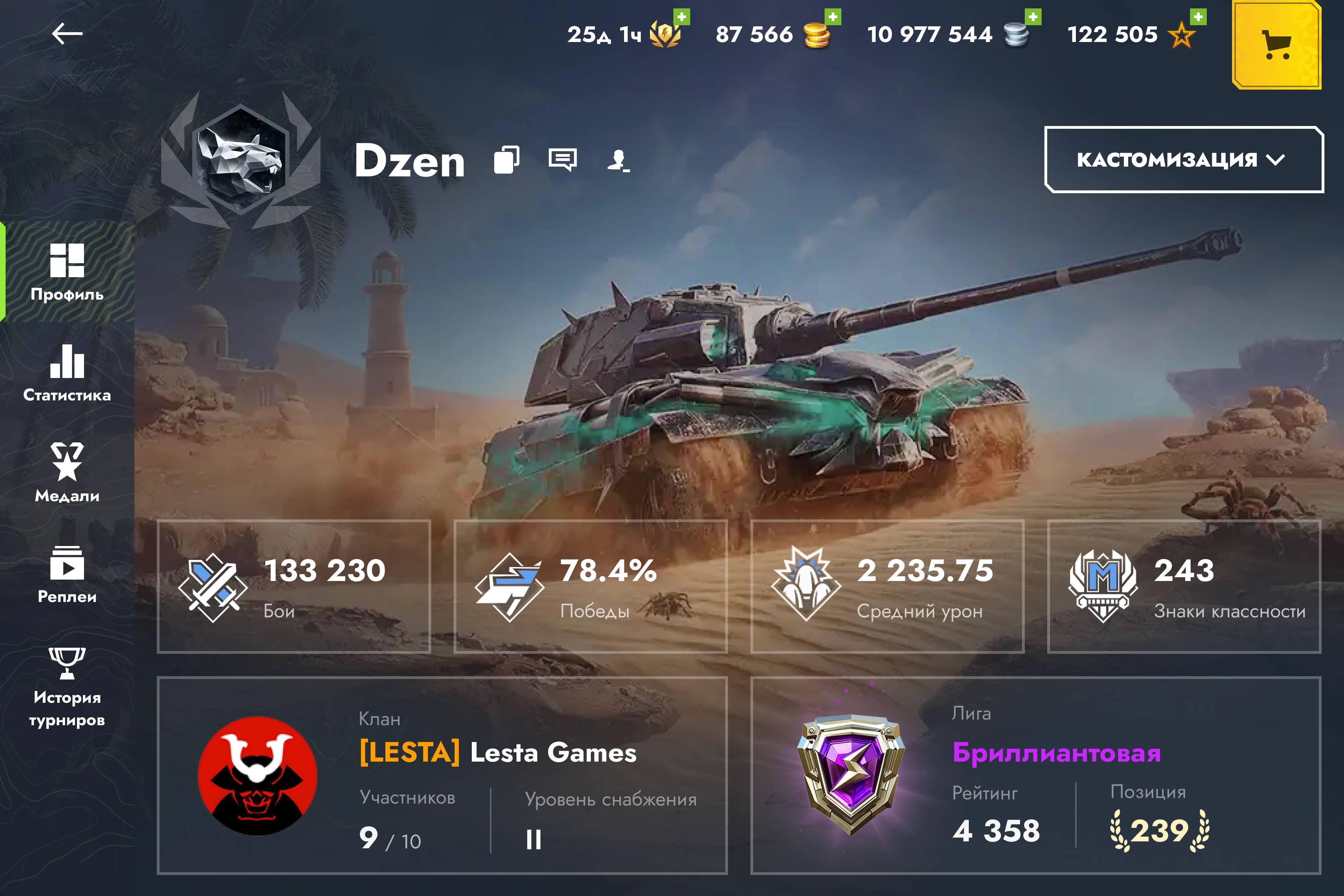Image resolution: width=1344 pixels, height=896 pixels.
Task: Add free experience stars
Action: [1198, 17]
